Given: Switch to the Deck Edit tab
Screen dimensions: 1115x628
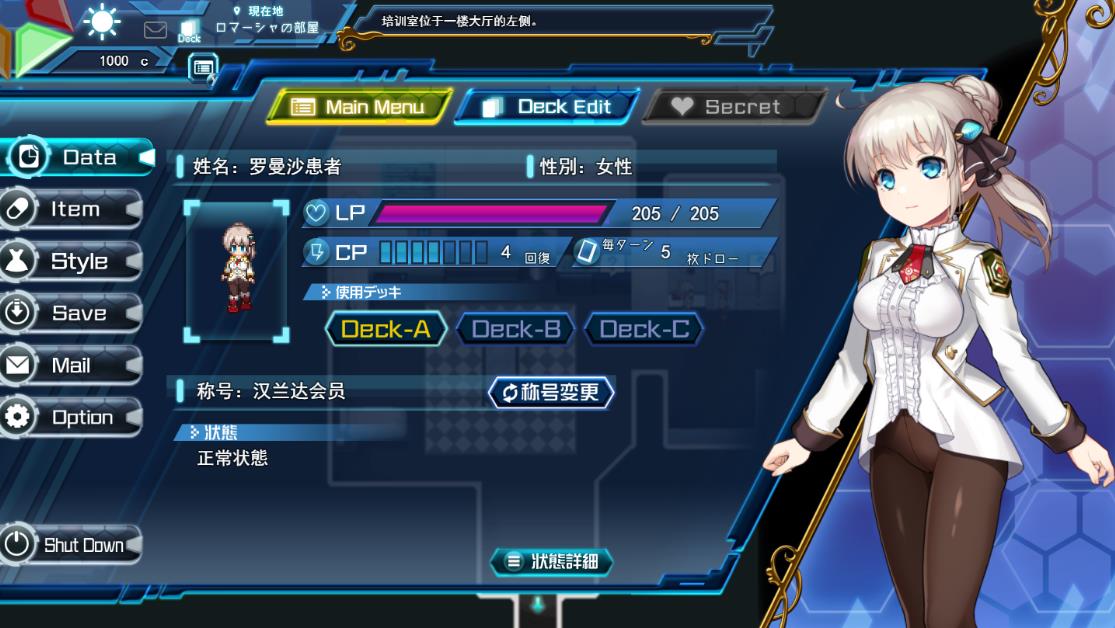Looking at the screenshot, I should pos(548,107).
